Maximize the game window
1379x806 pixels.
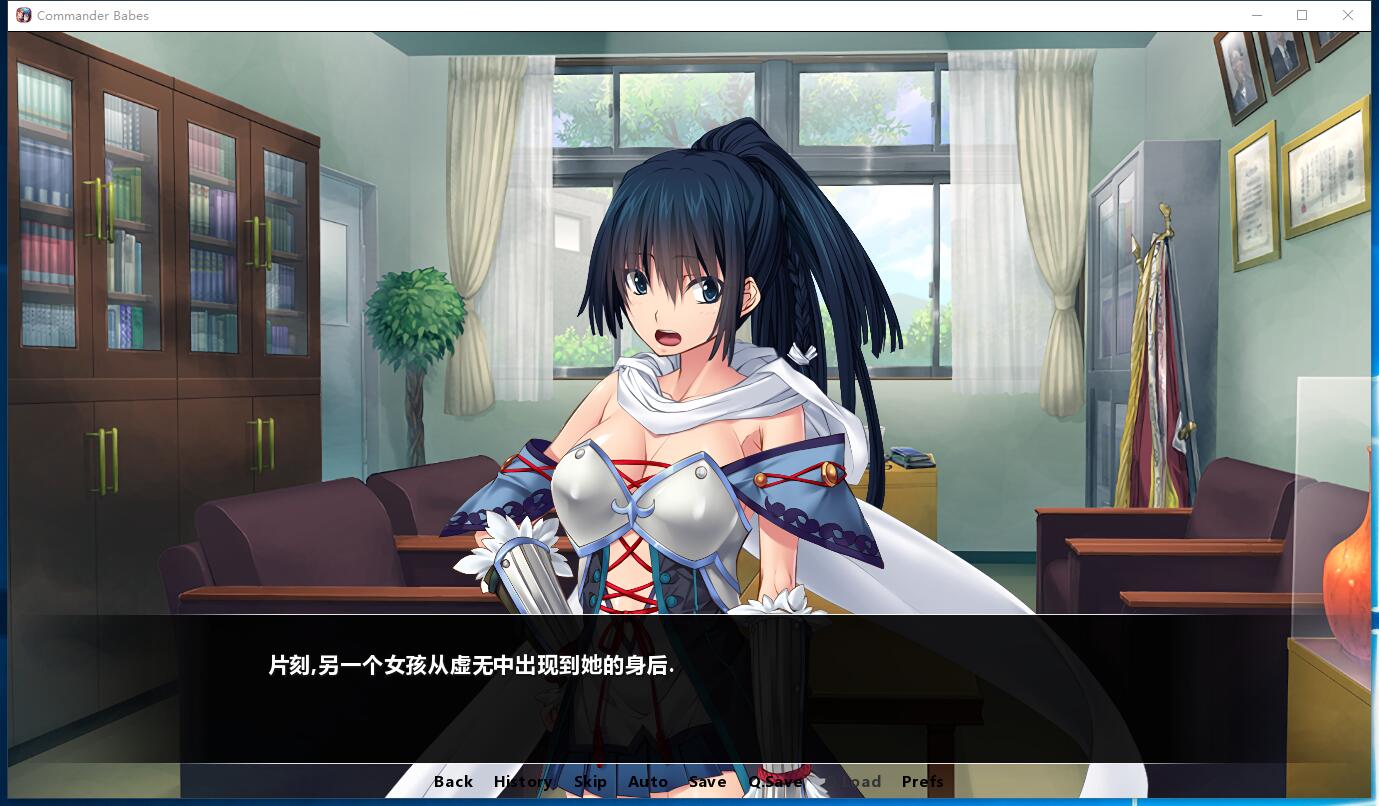pos(1302,15)
